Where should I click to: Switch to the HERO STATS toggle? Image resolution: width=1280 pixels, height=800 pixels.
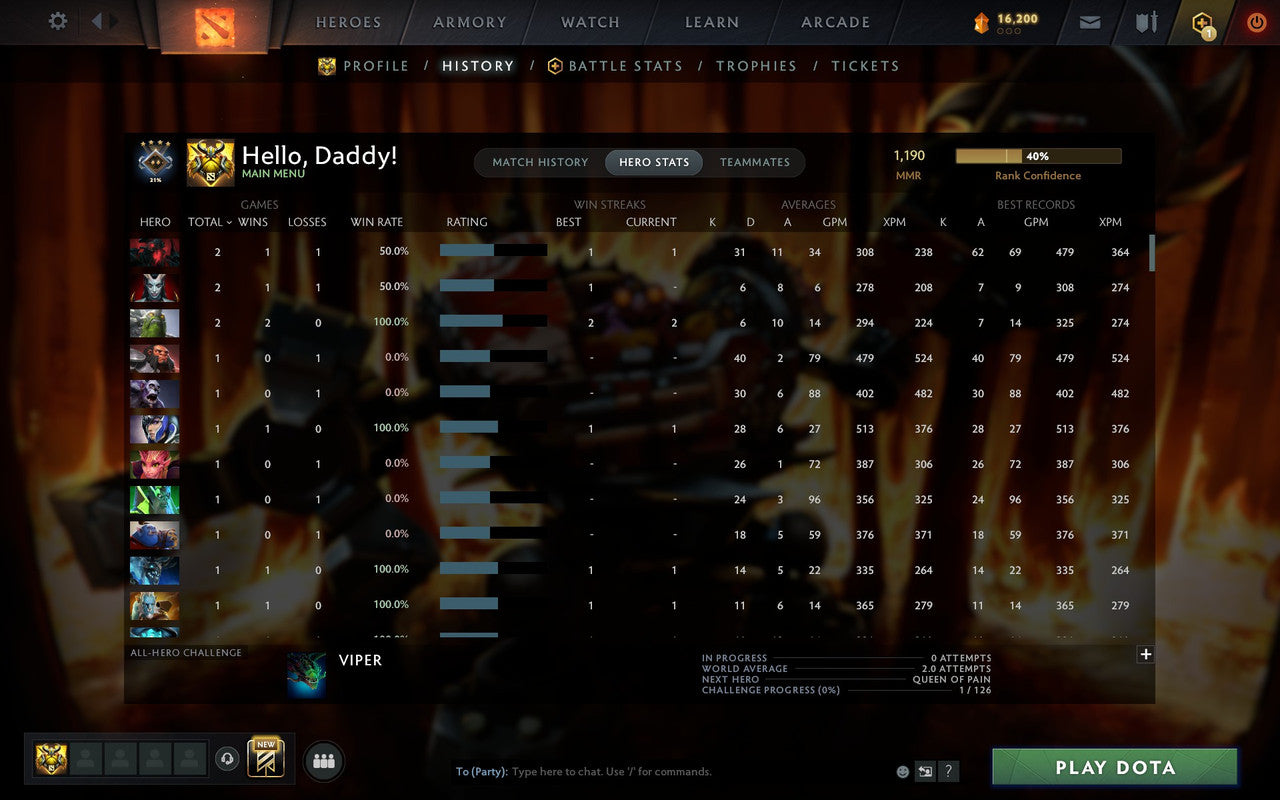(653, 162)
